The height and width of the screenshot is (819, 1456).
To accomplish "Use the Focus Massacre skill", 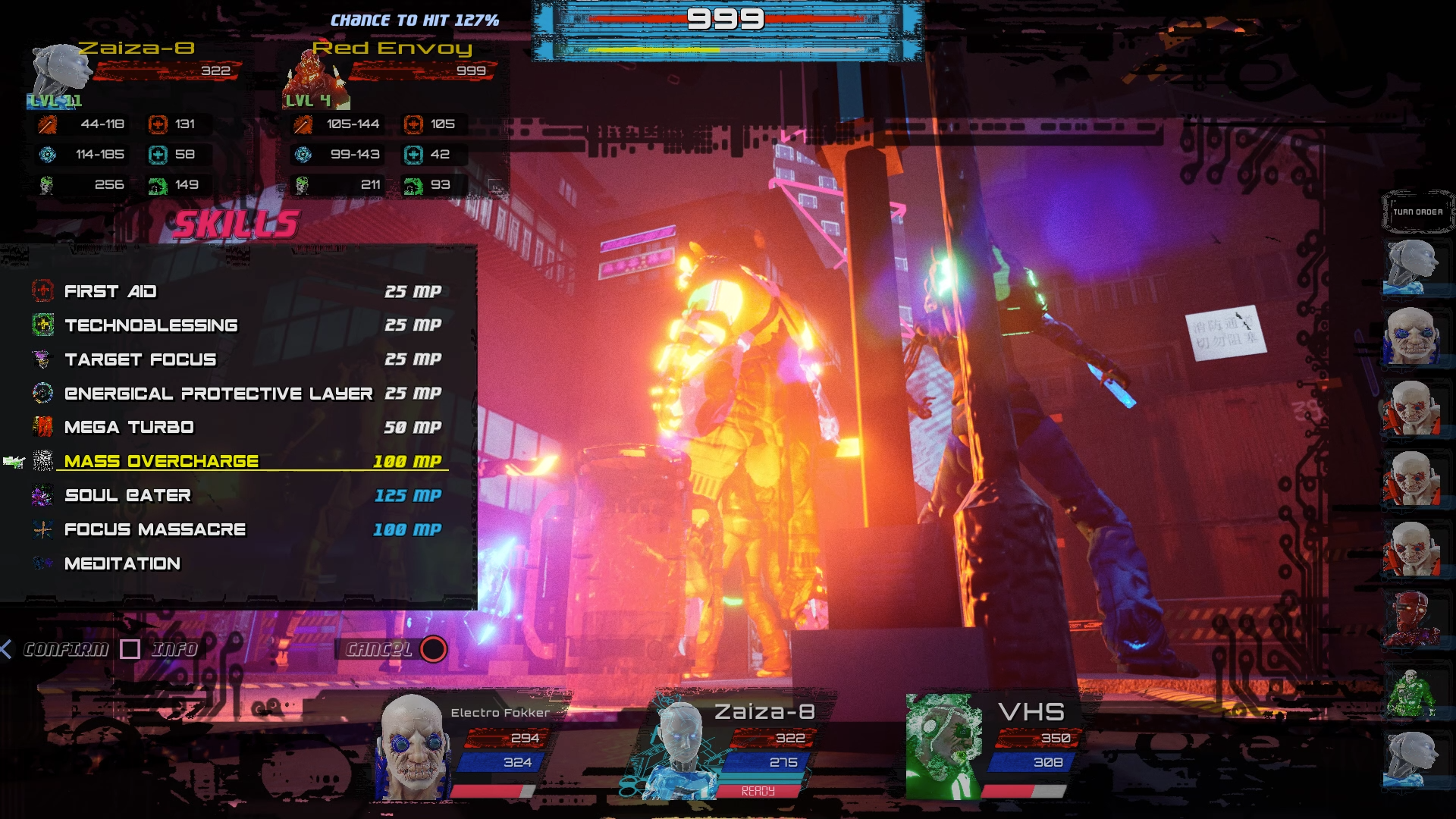I will 155,529.
